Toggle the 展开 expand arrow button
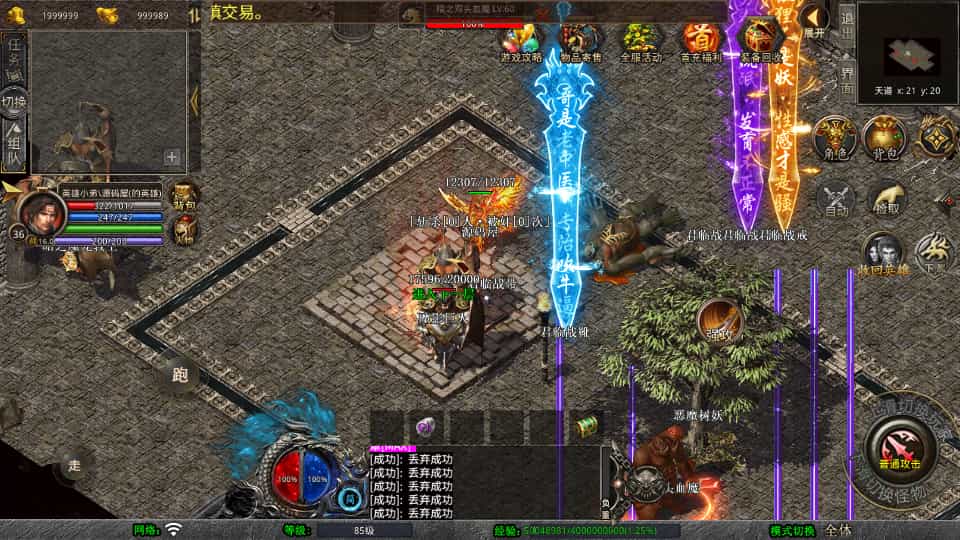960x540 pixels. (x=815, y=21)
